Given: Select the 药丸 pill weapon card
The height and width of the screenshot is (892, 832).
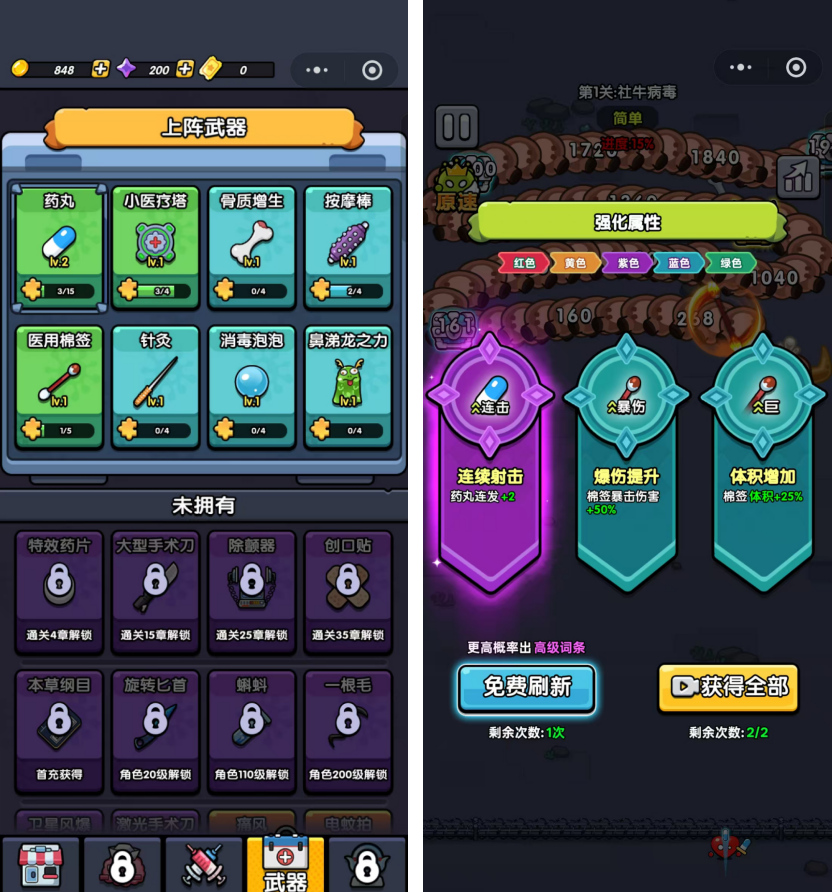Looking at the screenshot, I should tap(59, 246).
